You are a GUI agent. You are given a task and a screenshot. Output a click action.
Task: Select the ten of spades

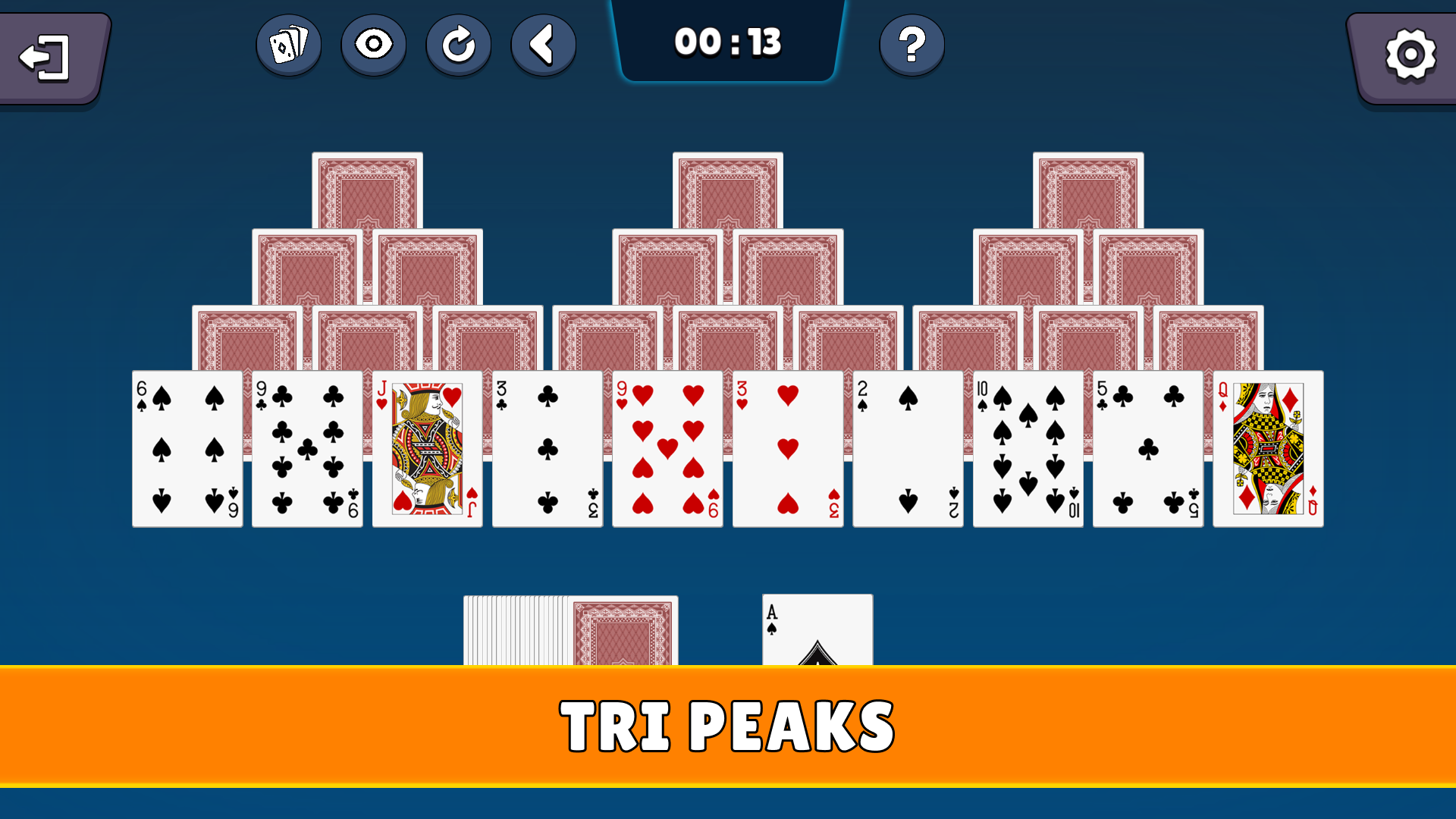(x=1028, y=449)
